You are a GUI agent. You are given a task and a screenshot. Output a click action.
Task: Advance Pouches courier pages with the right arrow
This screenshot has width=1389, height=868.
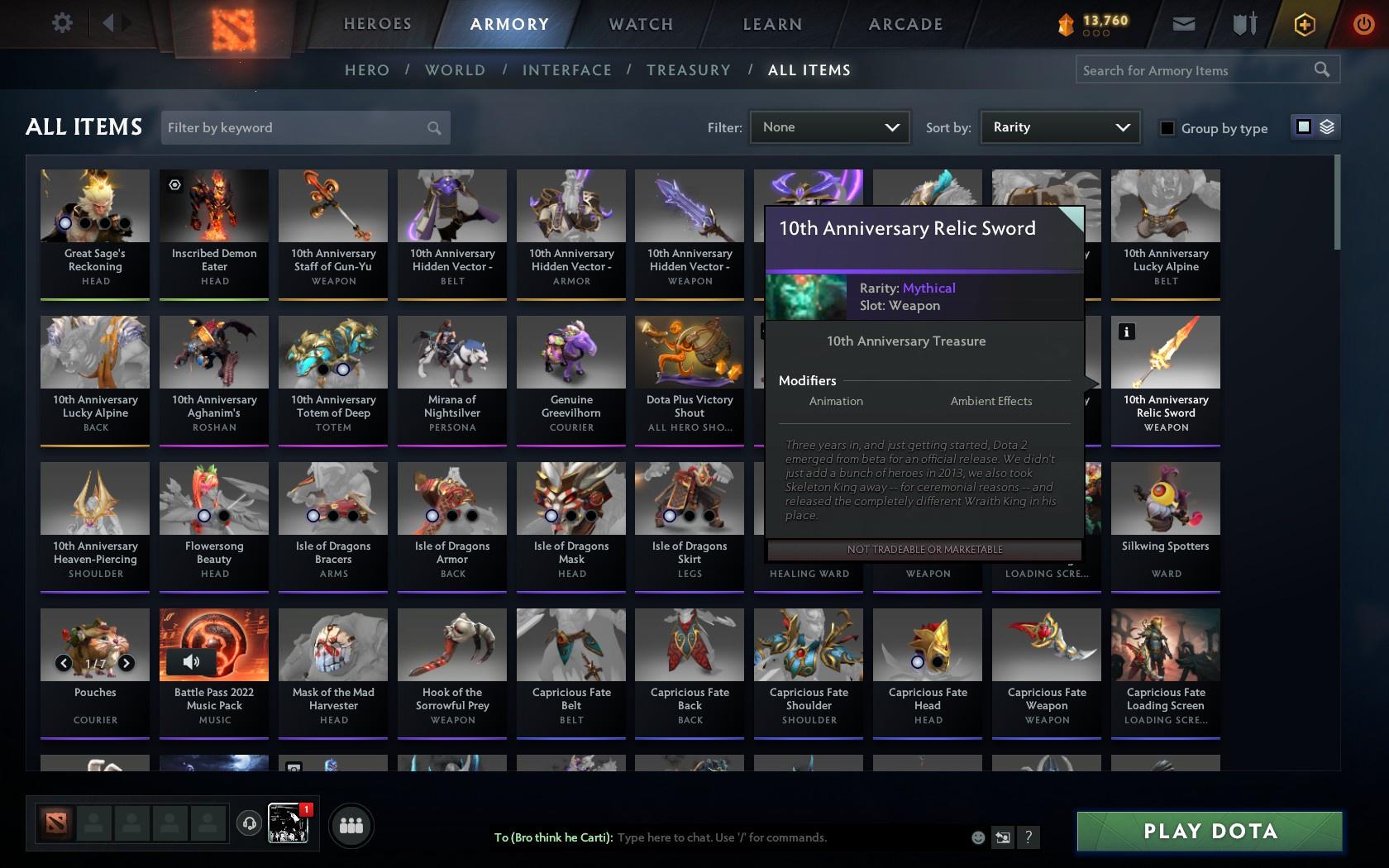127,662
